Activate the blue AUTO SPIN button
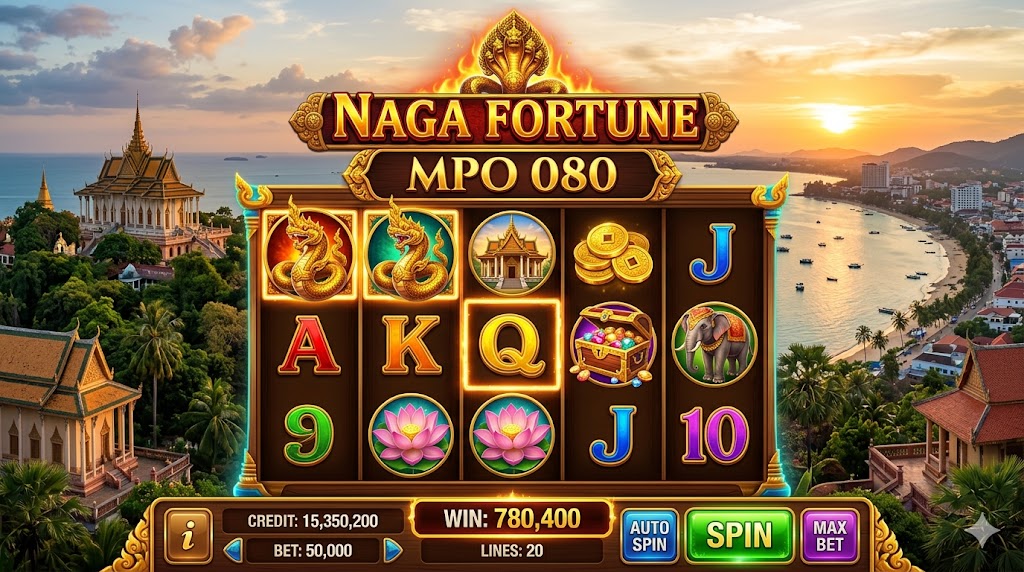The image size is (1024, 572). point(649,535)
